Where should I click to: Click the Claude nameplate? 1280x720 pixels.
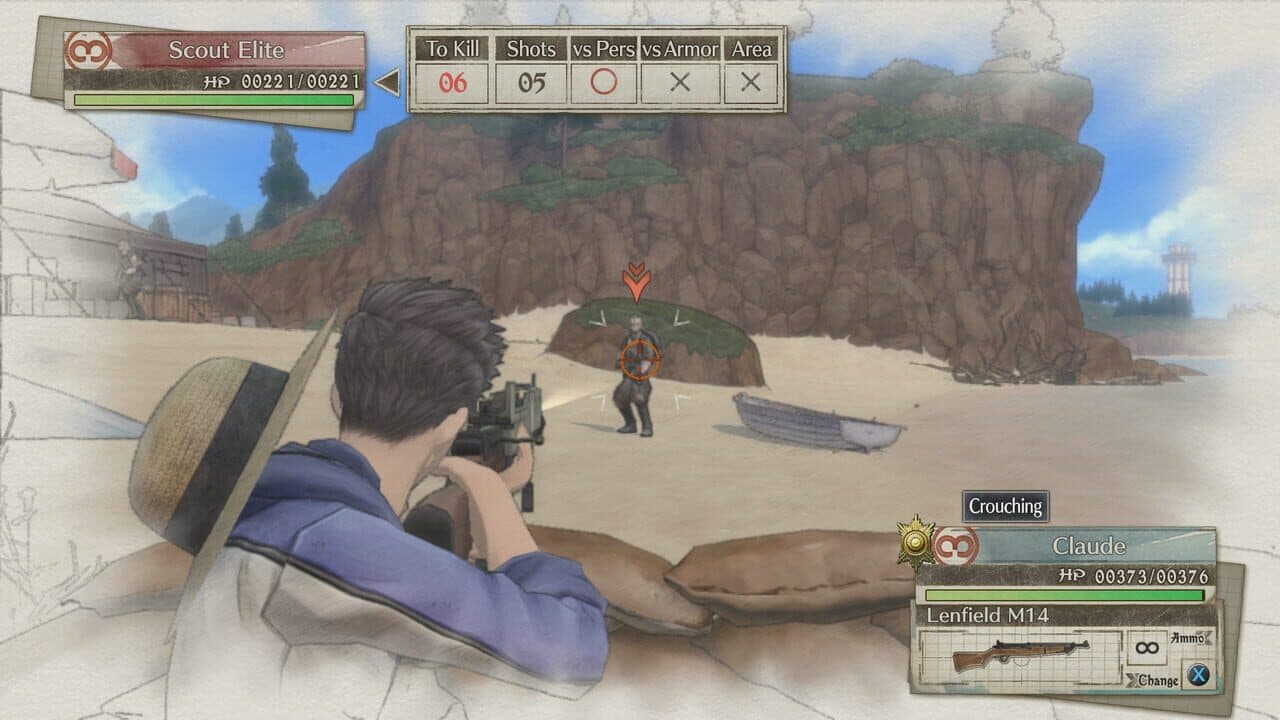(1088, 544)
